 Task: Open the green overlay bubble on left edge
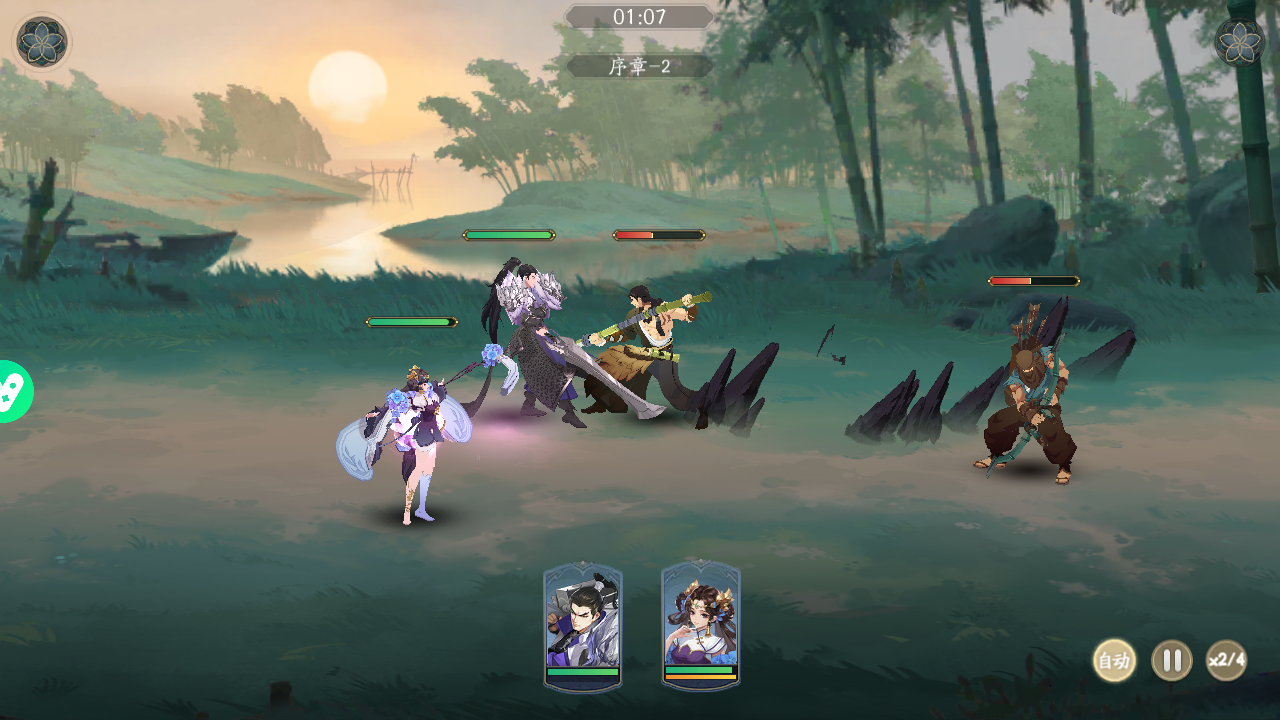tap(14, 392)
